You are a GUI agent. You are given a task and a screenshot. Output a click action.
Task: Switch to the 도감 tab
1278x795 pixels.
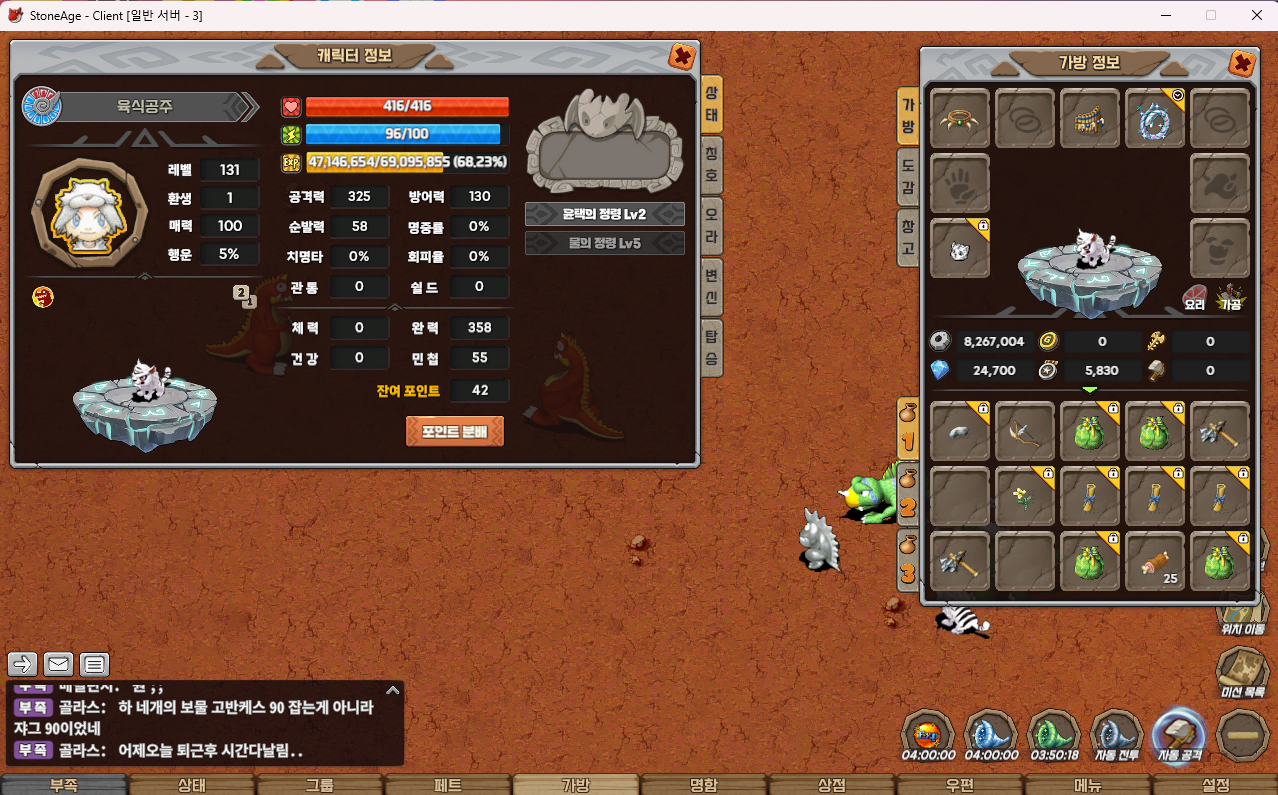[x=908, y=171]
